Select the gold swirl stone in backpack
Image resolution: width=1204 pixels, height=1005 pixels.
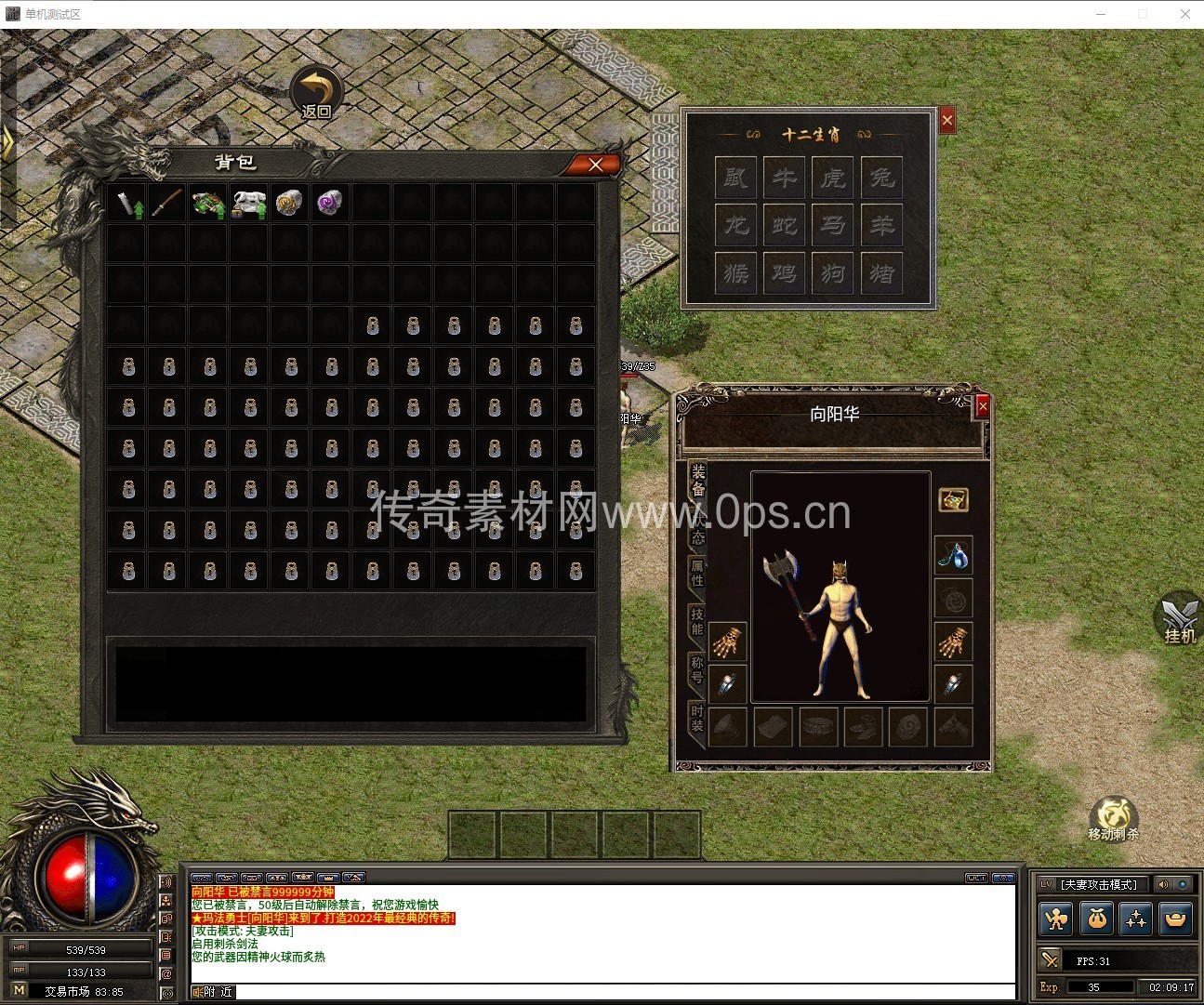289,202
